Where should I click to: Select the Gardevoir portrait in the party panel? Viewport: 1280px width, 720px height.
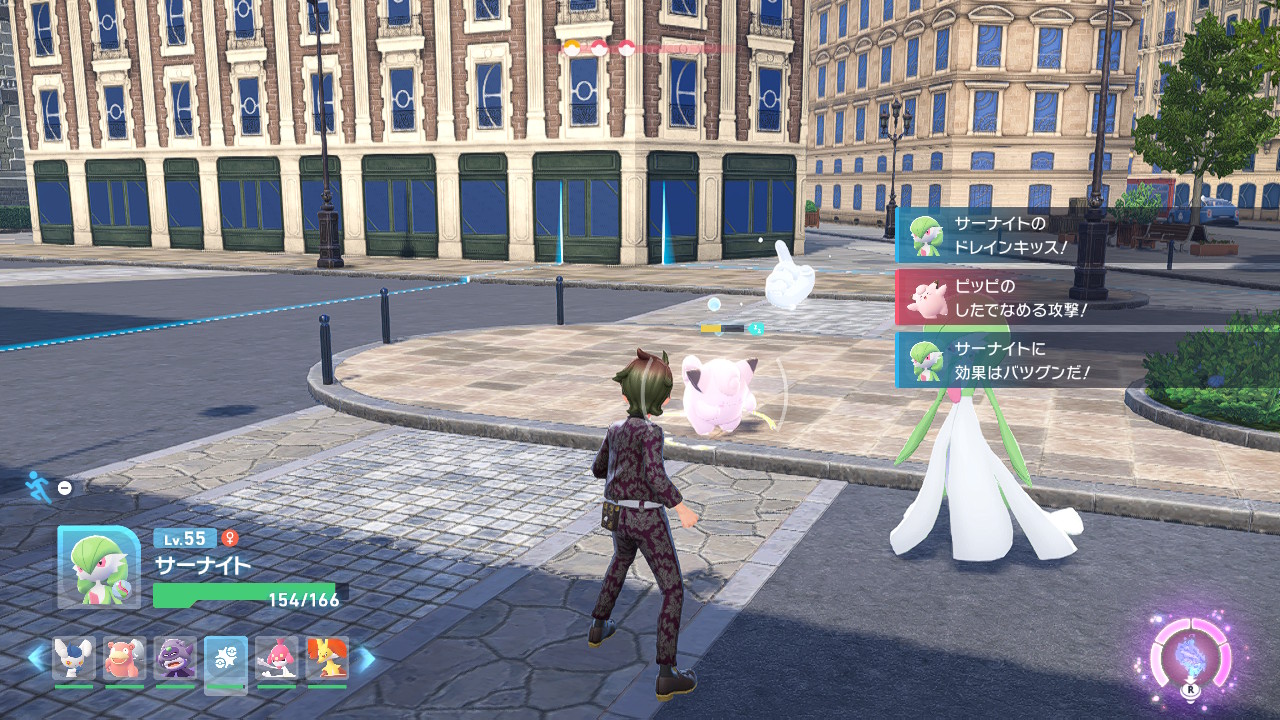coord(98,567)
